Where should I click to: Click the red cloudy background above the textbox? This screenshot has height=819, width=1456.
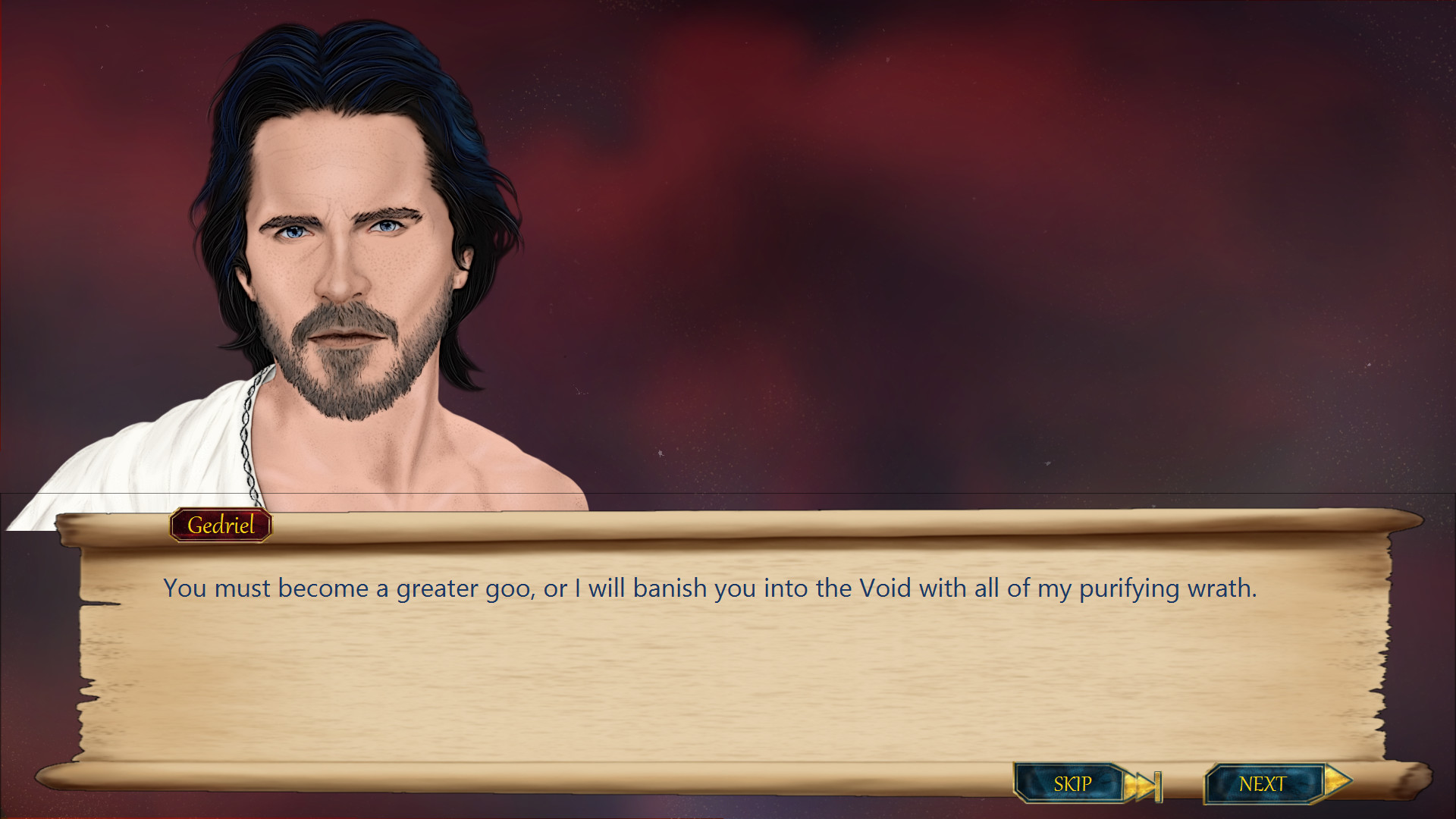point(986,227)
